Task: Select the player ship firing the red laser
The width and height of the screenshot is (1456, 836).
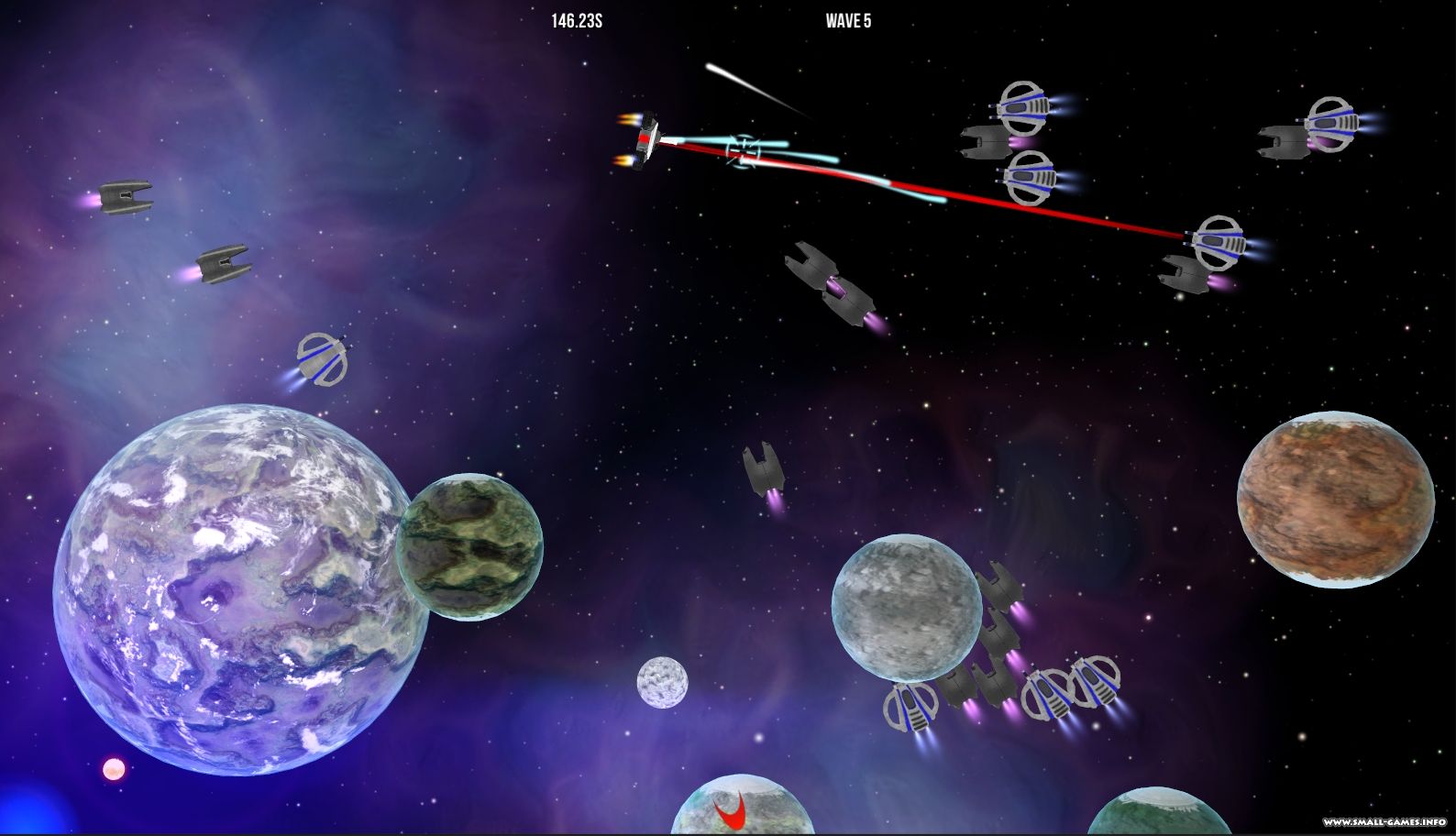Action: pos(646,139)
